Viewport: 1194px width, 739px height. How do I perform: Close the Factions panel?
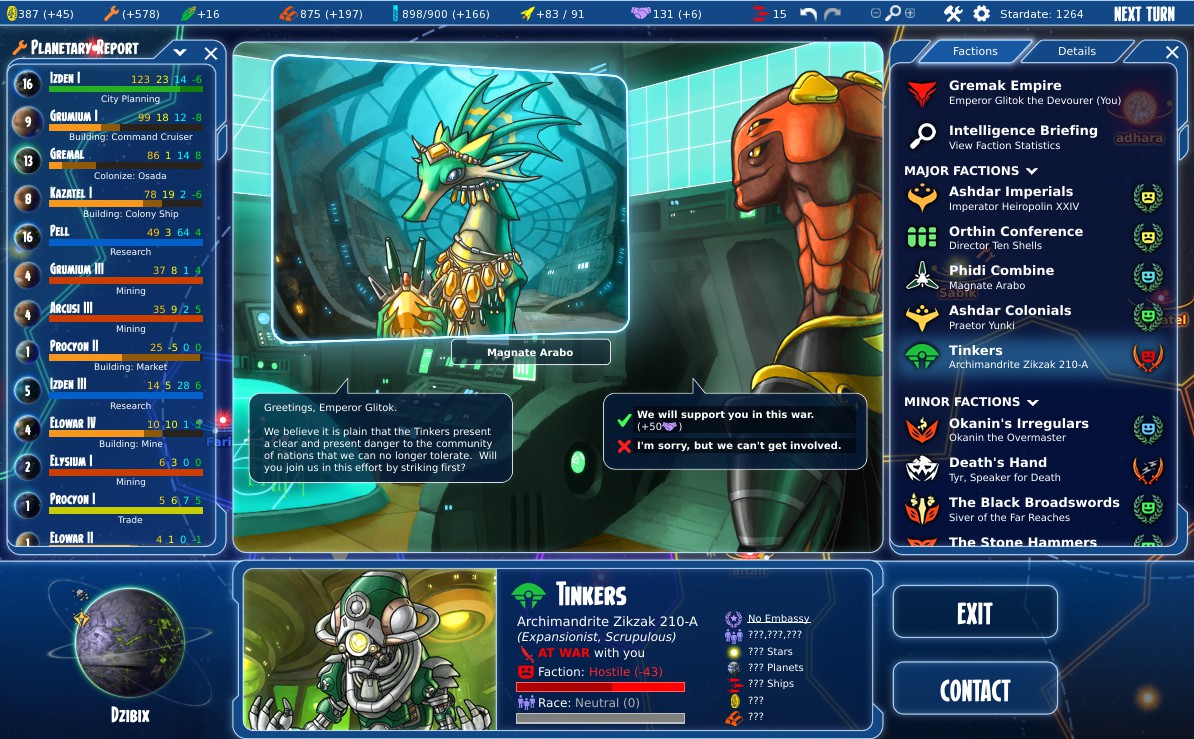click(1172, 52)
